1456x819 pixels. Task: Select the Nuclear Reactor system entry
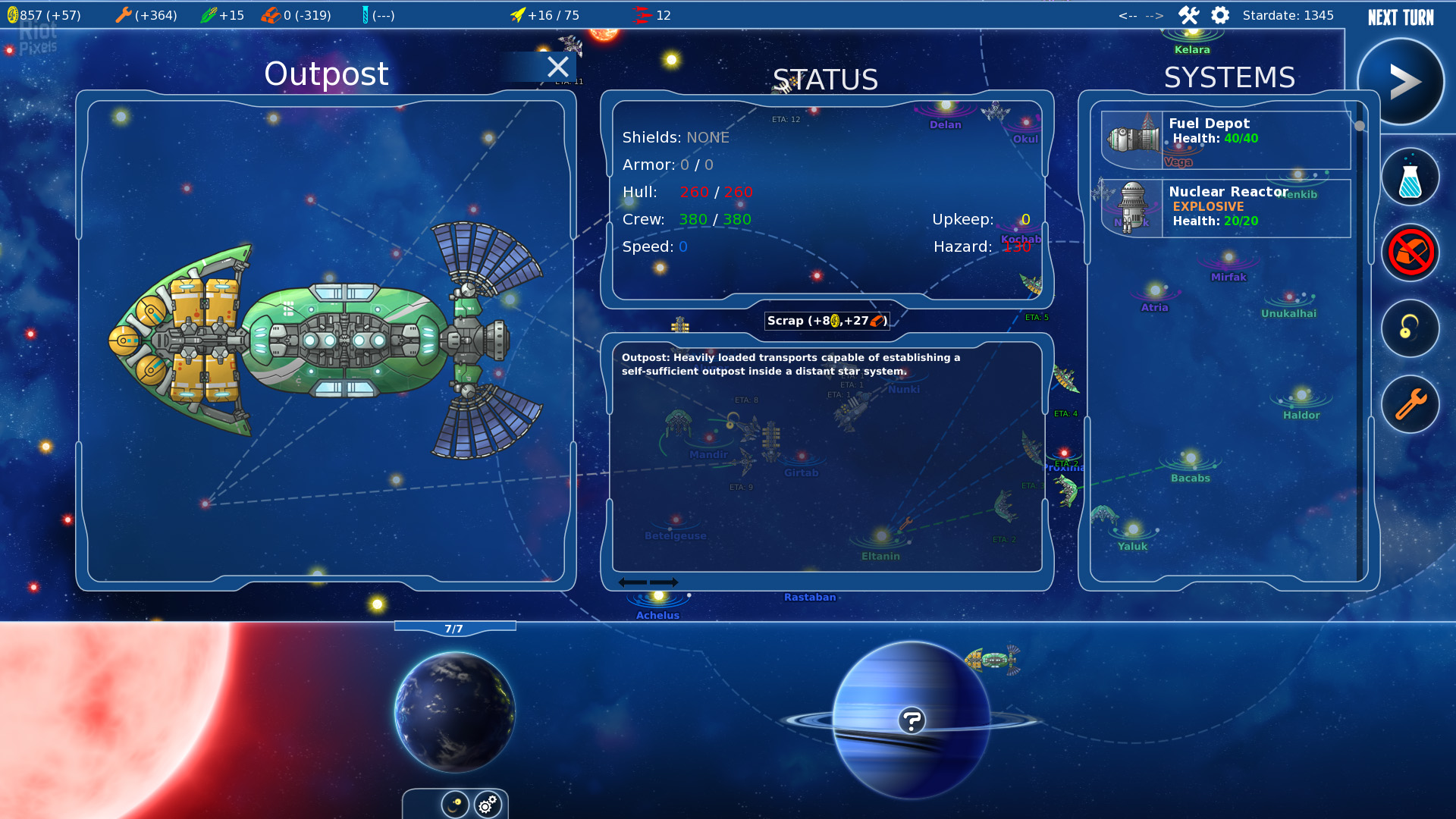pyautogui.click(x=1225, y=208)
